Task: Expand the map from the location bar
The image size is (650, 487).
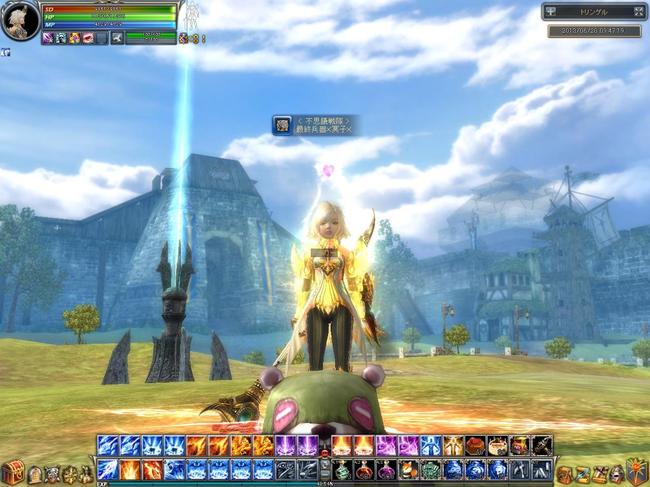Action: tap(639, 12)
